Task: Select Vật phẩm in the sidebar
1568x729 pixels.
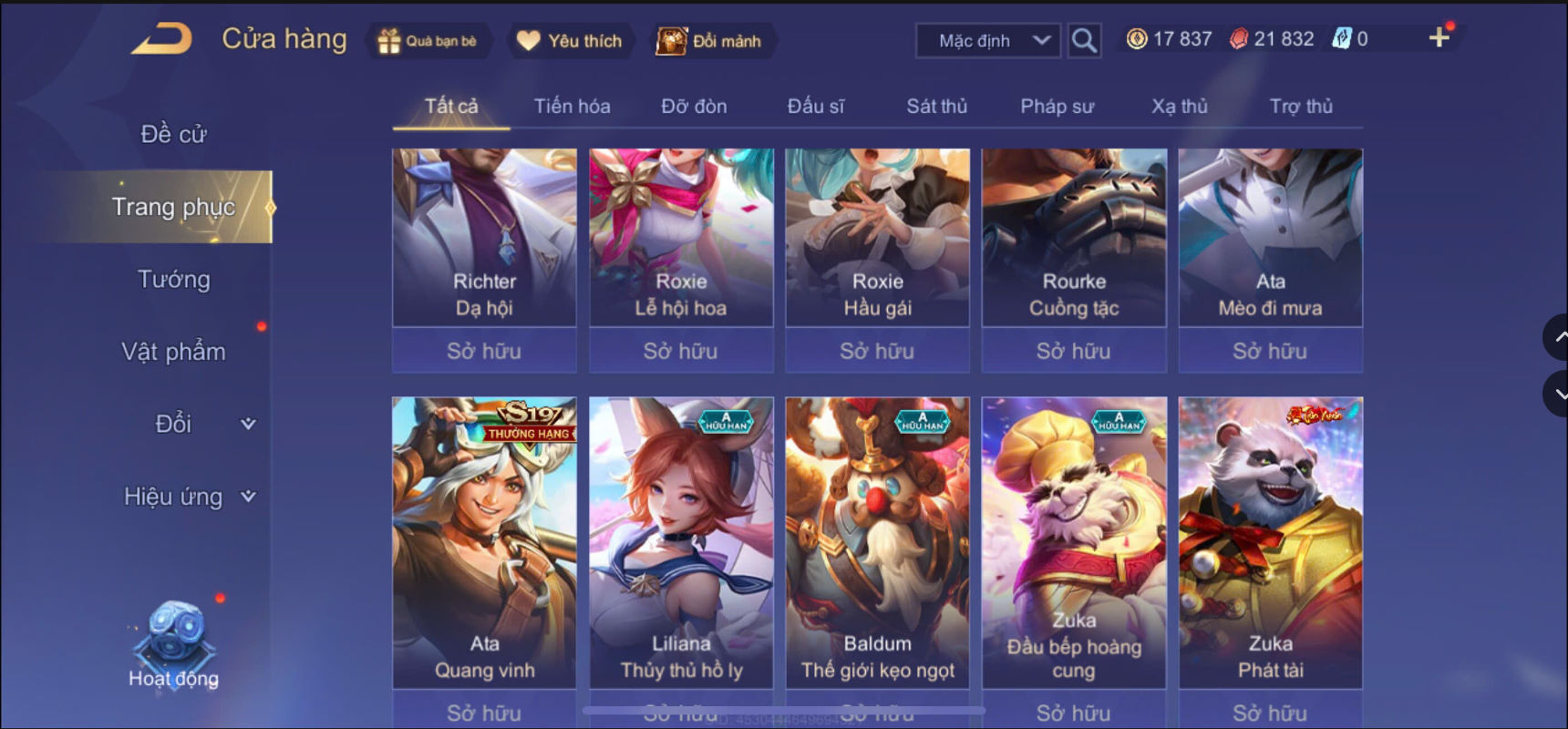Action: (x=174, y=351)
